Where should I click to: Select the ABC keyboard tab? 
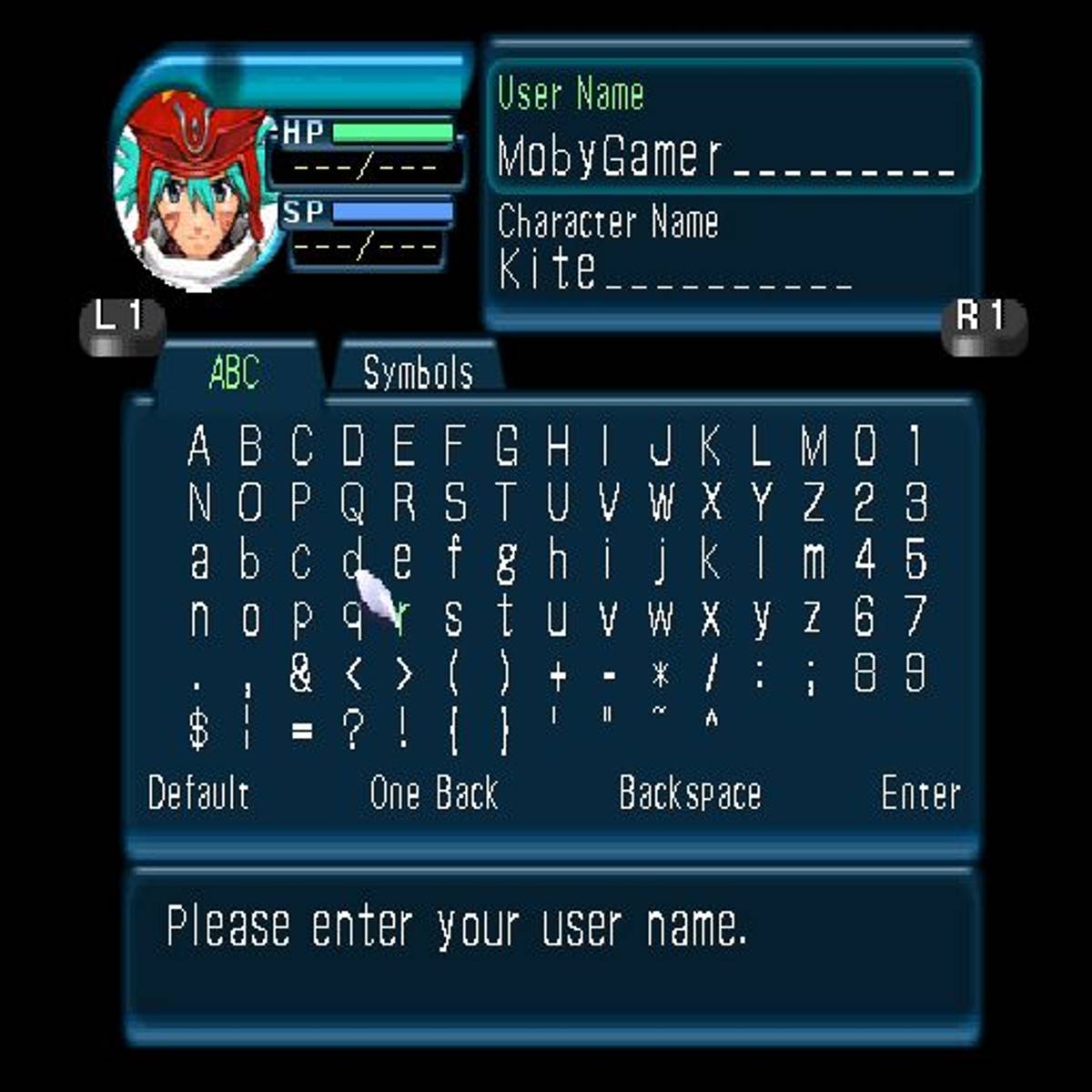pos(234,371)
